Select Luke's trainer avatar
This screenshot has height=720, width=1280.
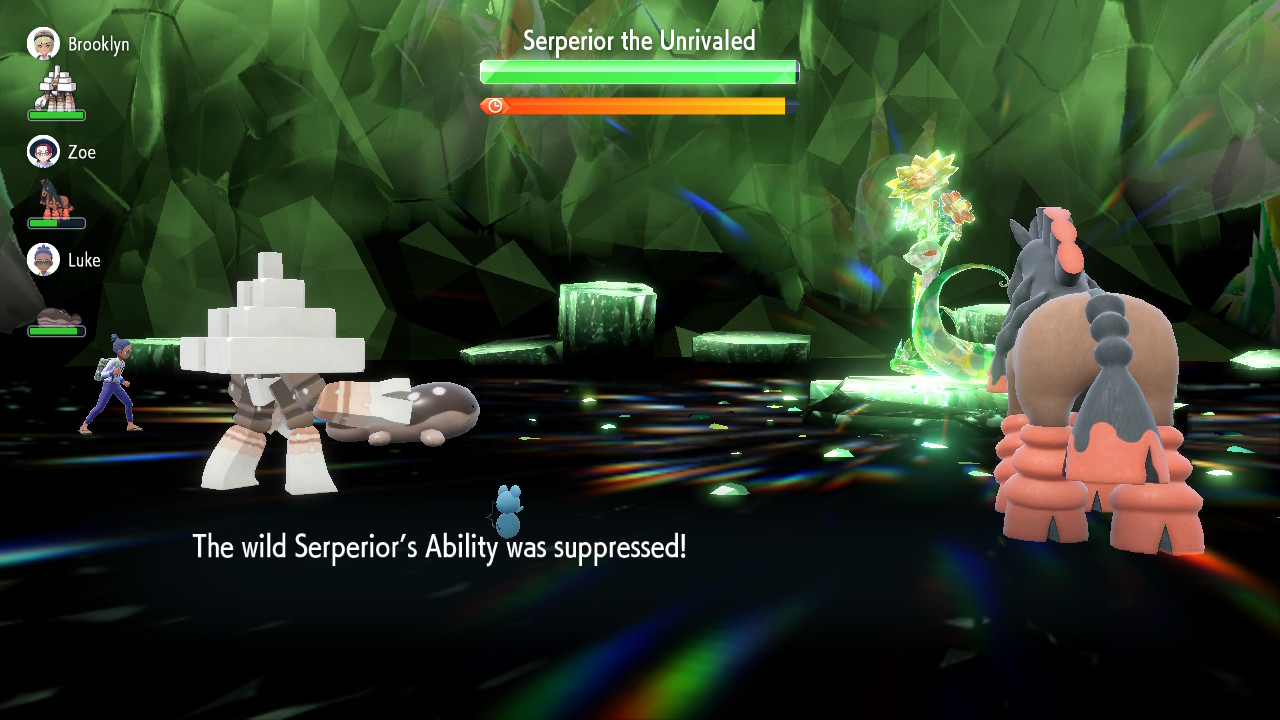click(x=43, y=260)
